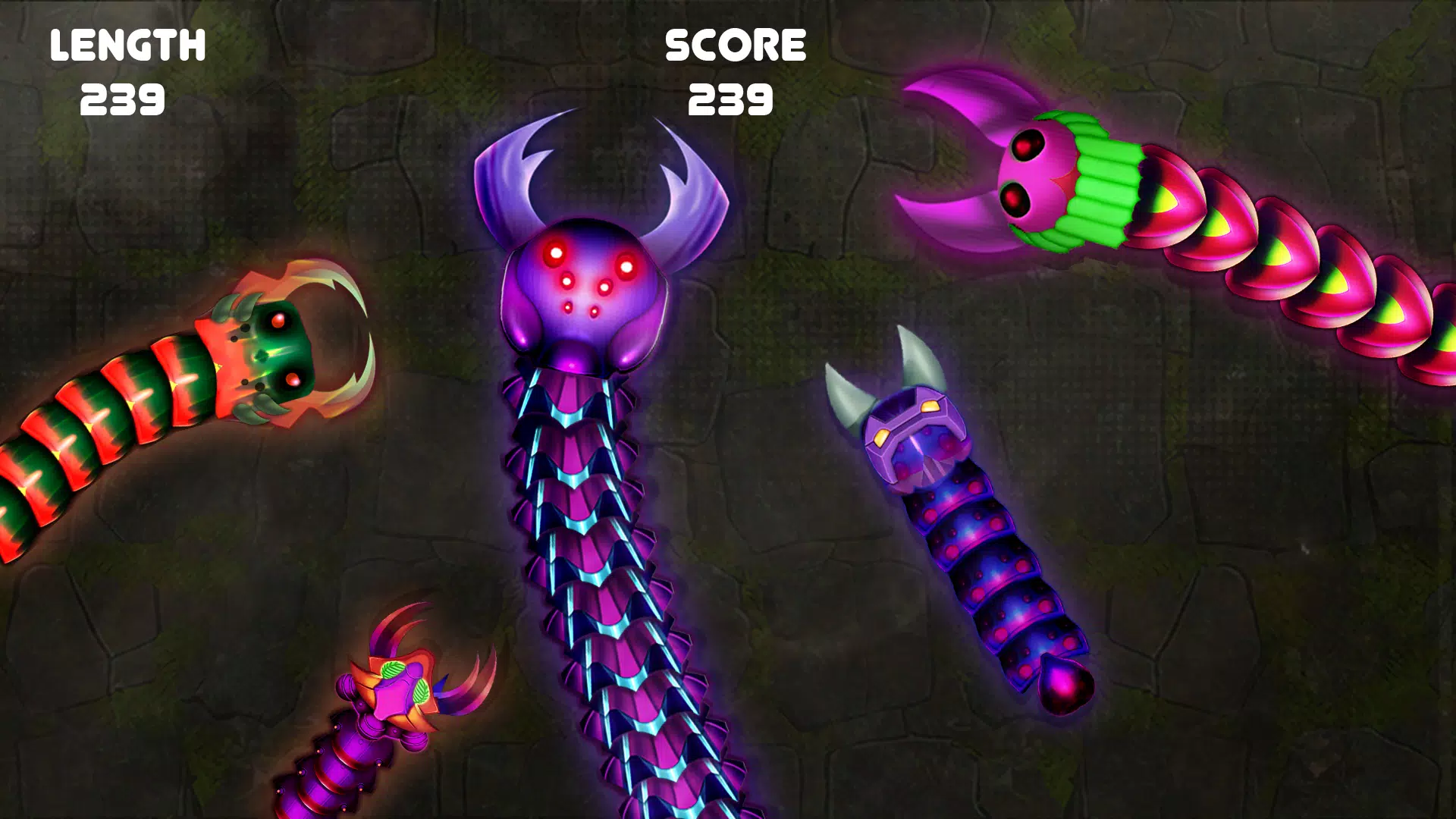Click the score value 239

[730, 99]
